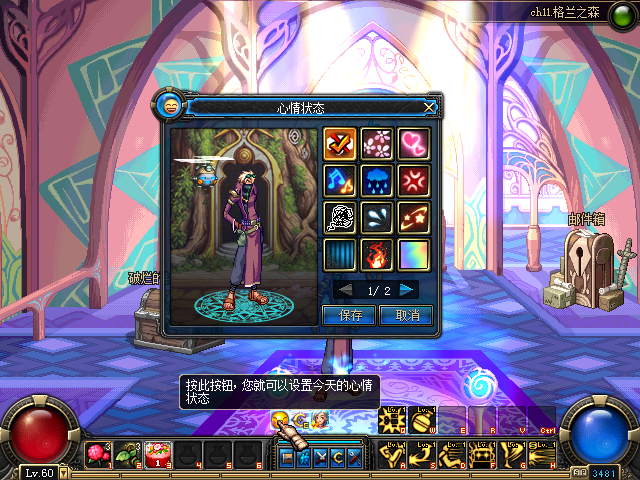Image resolution: width=640 pixels, height=480 pixels.
Task: Close the mood status window
Action: tap(430, 106)
